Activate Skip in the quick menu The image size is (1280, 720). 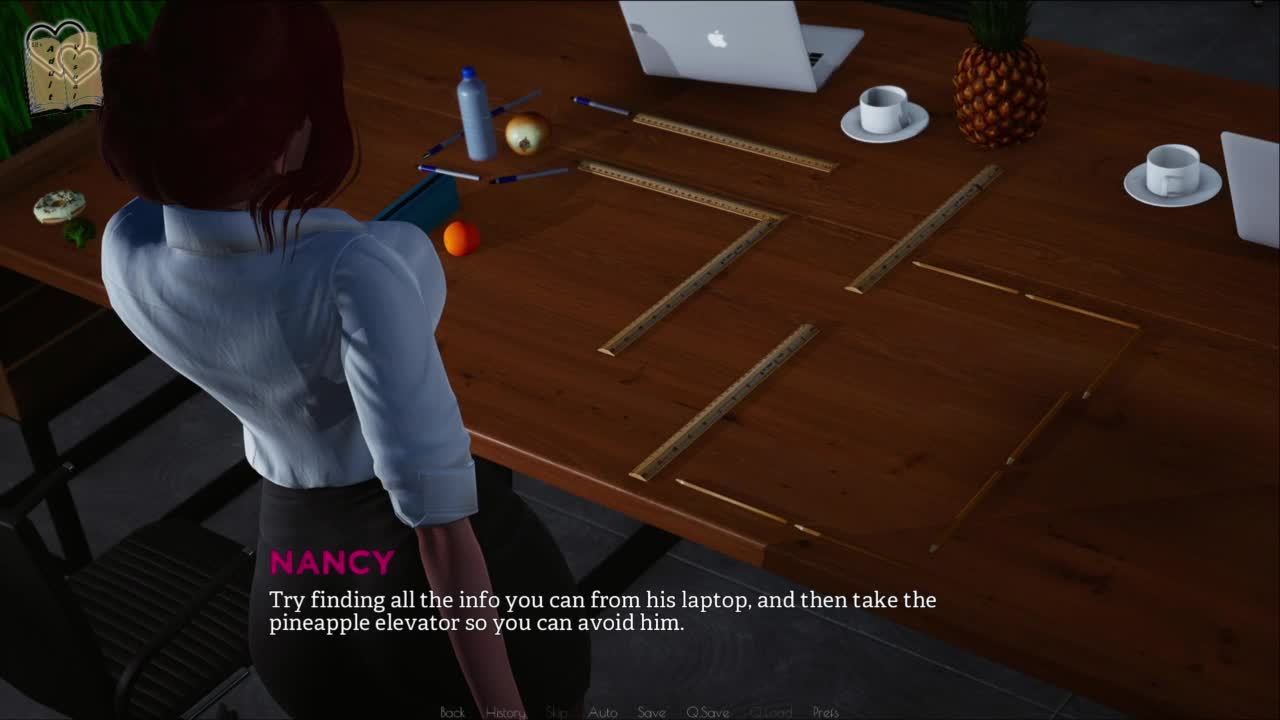click(557, 712)
